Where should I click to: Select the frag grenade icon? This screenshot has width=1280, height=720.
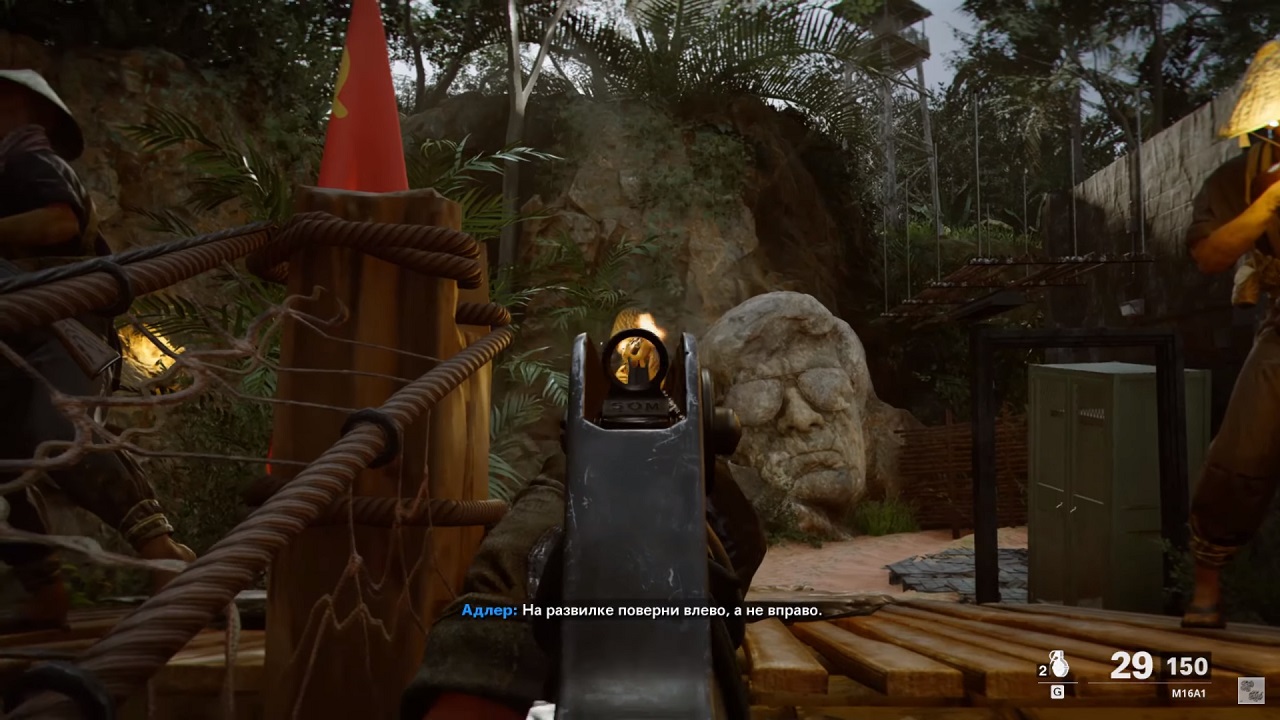(1060, 665)
